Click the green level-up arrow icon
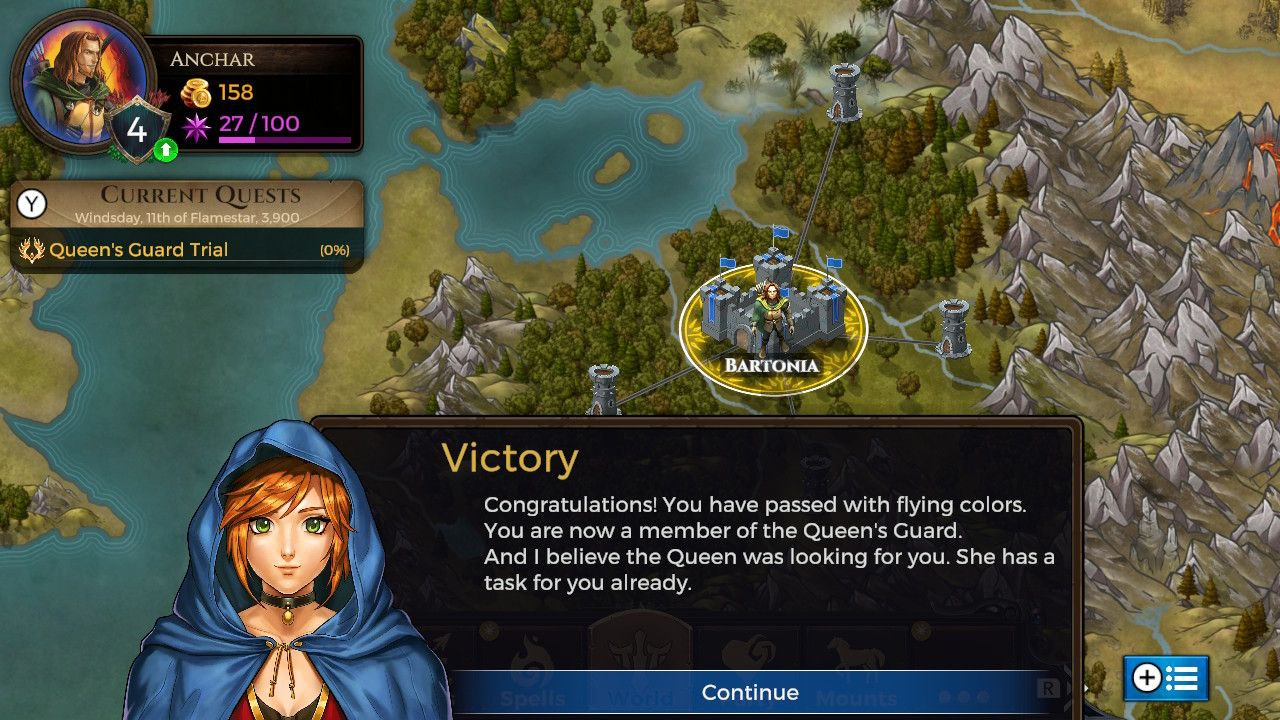Viewport: 1280px width, 720px height. 166,150
